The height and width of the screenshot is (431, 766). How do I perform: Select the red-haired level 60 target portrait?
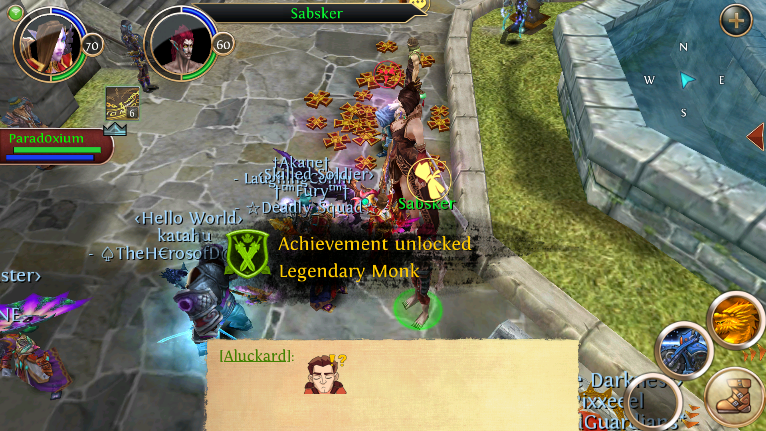180,45
